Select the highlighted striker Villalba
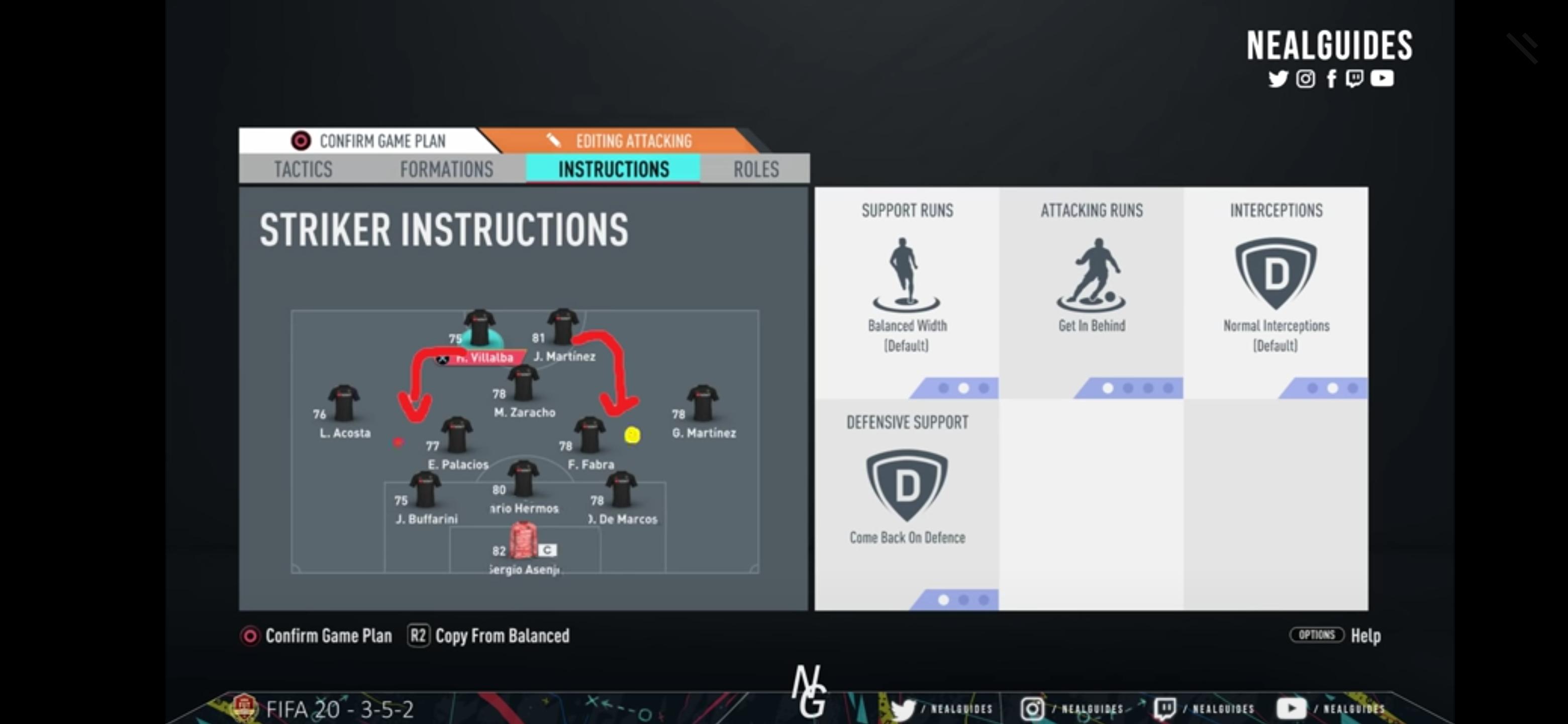 (x=479, y=330)
